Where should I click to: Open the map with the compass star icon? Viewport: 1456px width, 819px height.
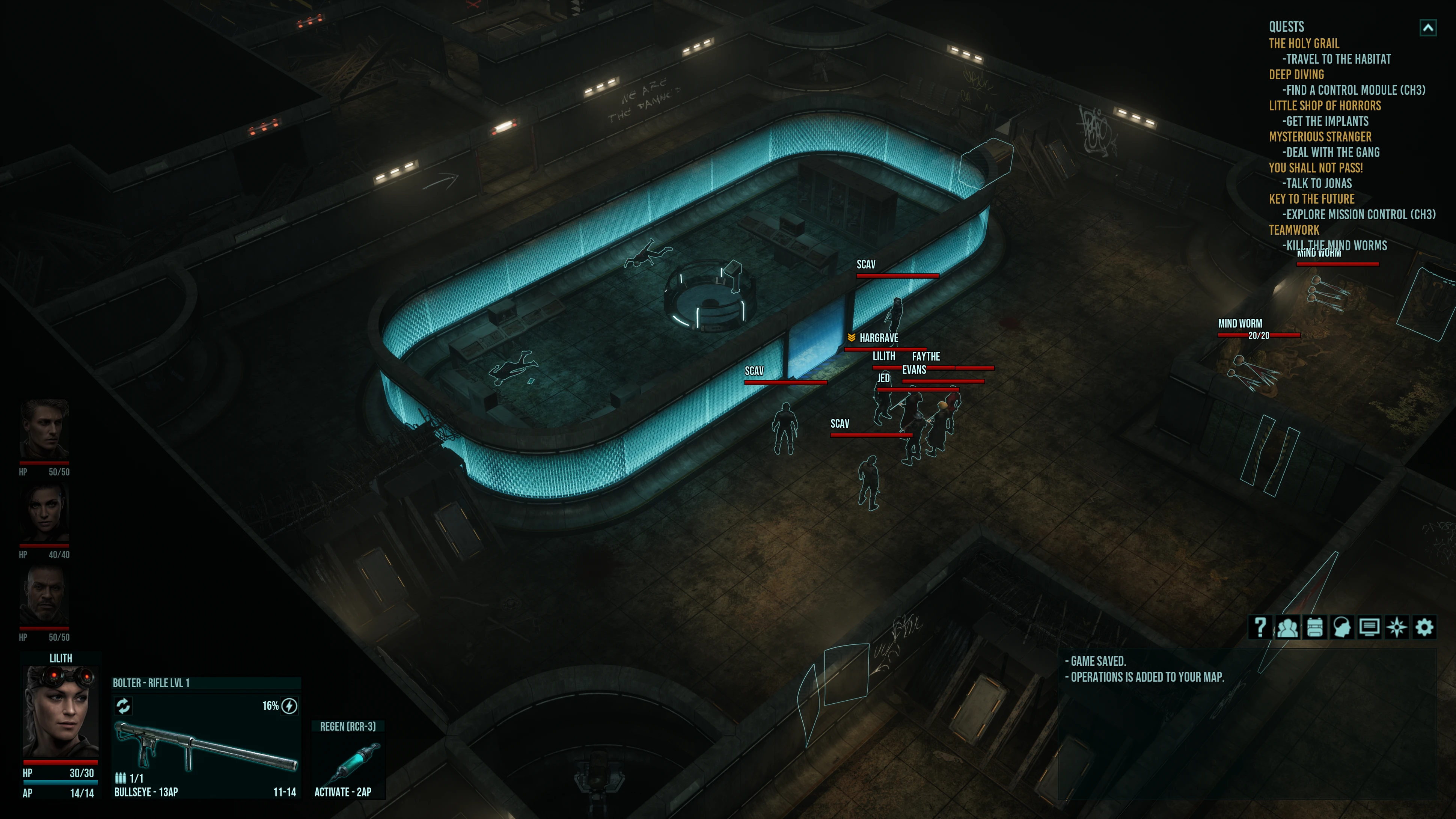tap(1397, 627)
